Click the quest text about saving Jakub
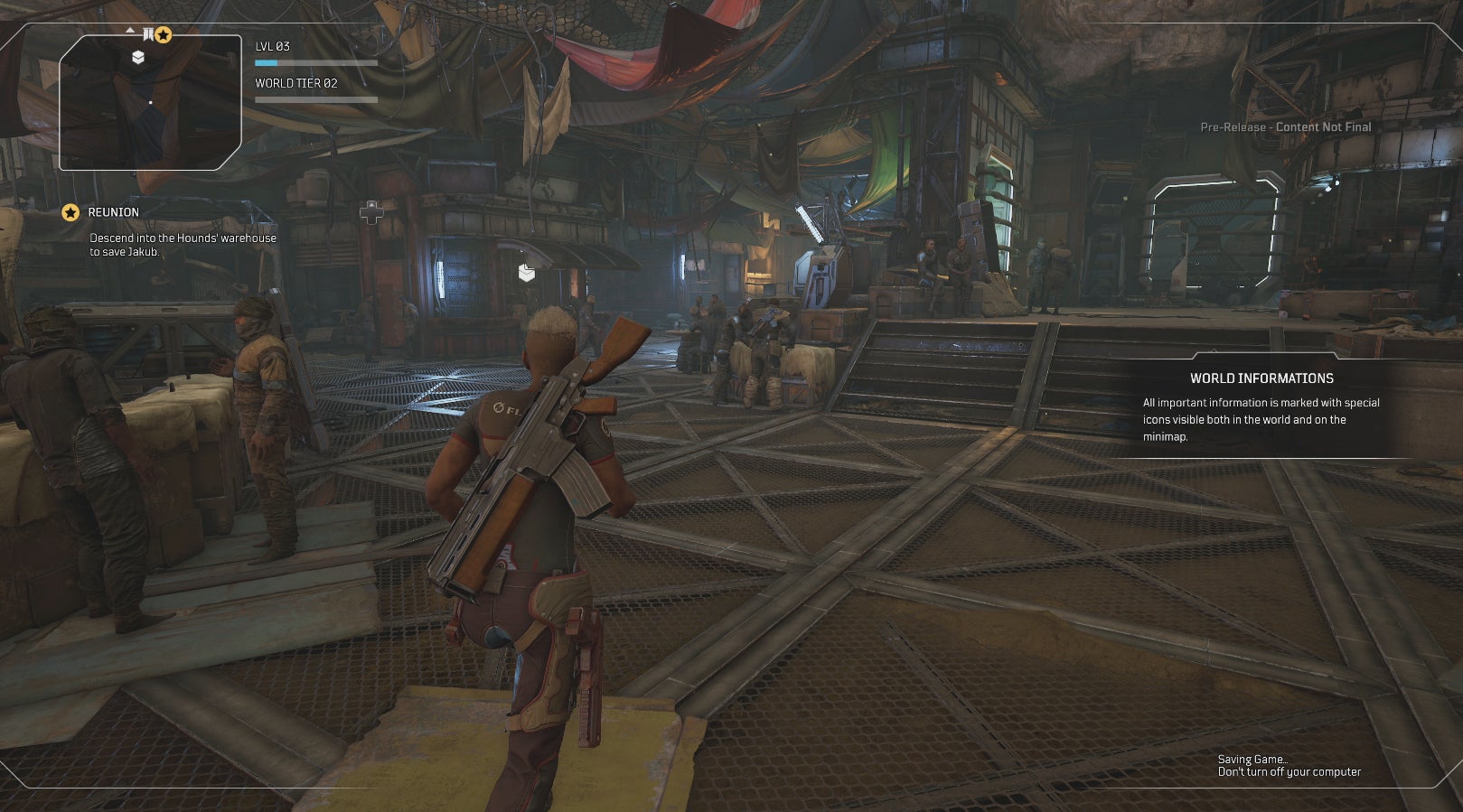Viewport: 1463px width, 812px height. [182, 246]
